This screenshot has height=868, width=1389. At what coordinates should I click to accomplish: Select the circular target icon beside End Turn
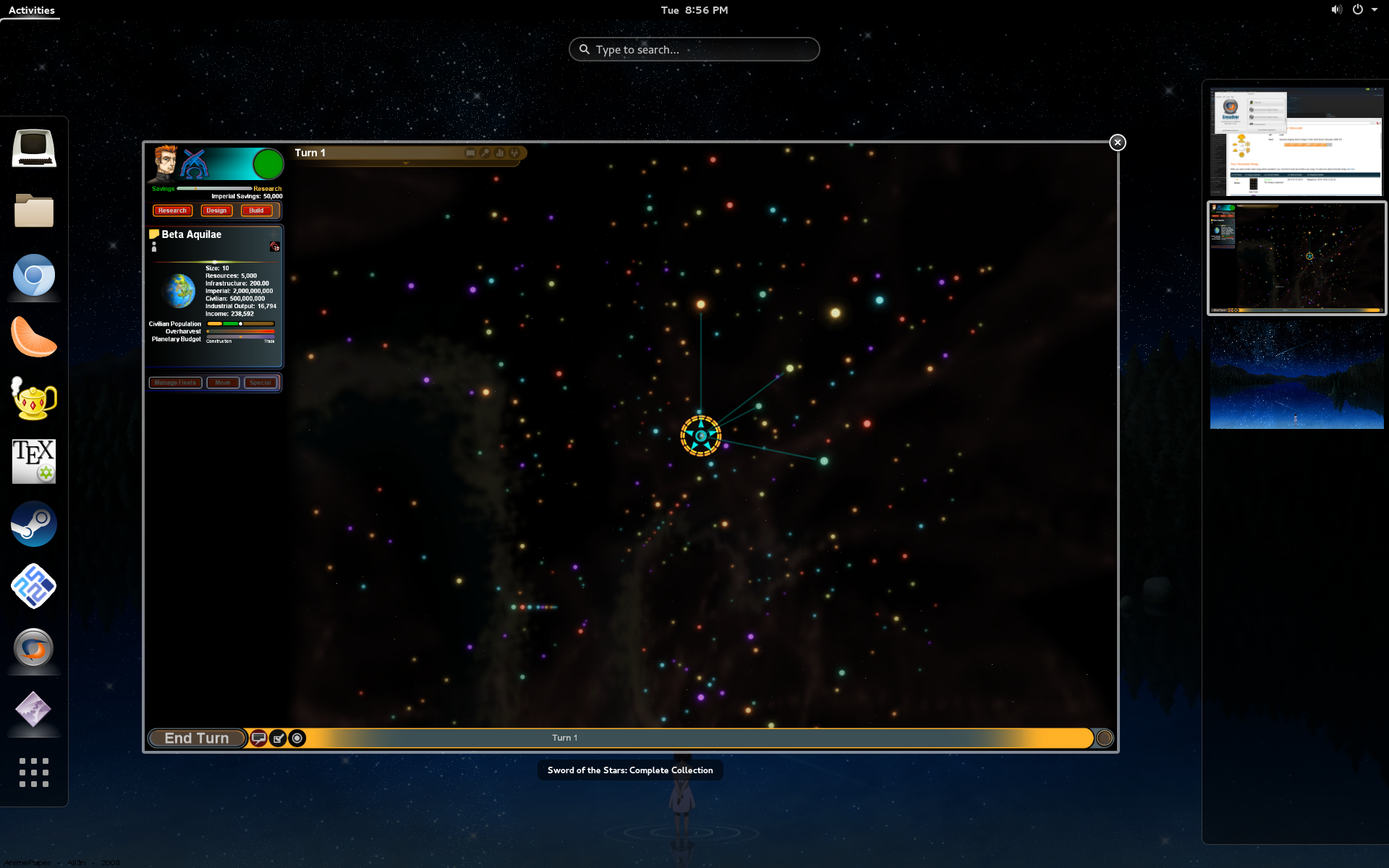coord(297,738)
